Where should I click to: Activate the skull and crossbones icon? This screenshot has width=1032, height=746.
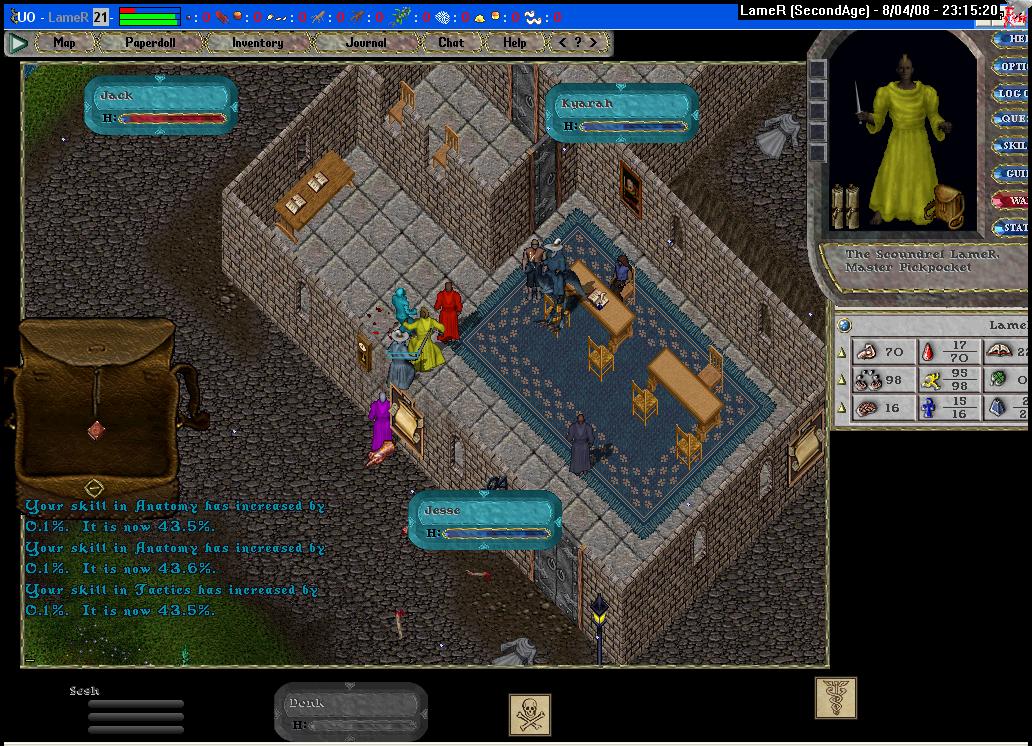[x=530, y=715]
